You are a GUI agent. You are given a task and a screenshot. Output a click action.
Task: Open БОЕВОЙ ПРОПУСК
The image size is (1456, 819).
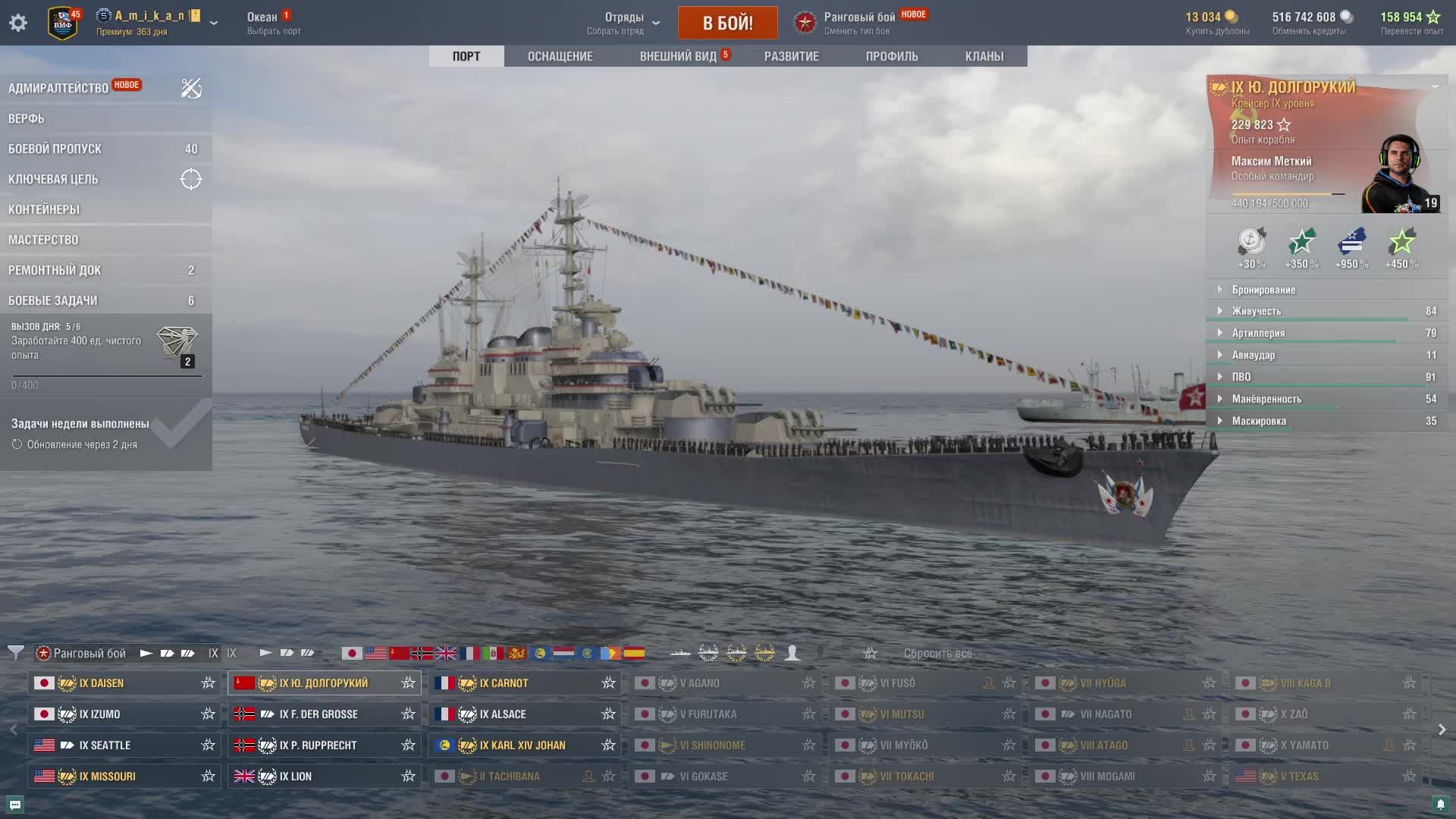click(x=55, y=149)
